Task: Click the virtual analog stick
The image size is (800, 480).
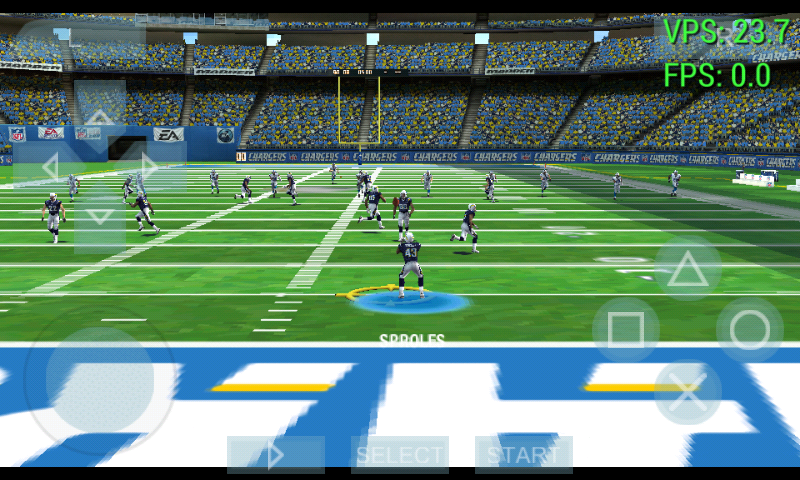Action: click(x=100, y=380)
